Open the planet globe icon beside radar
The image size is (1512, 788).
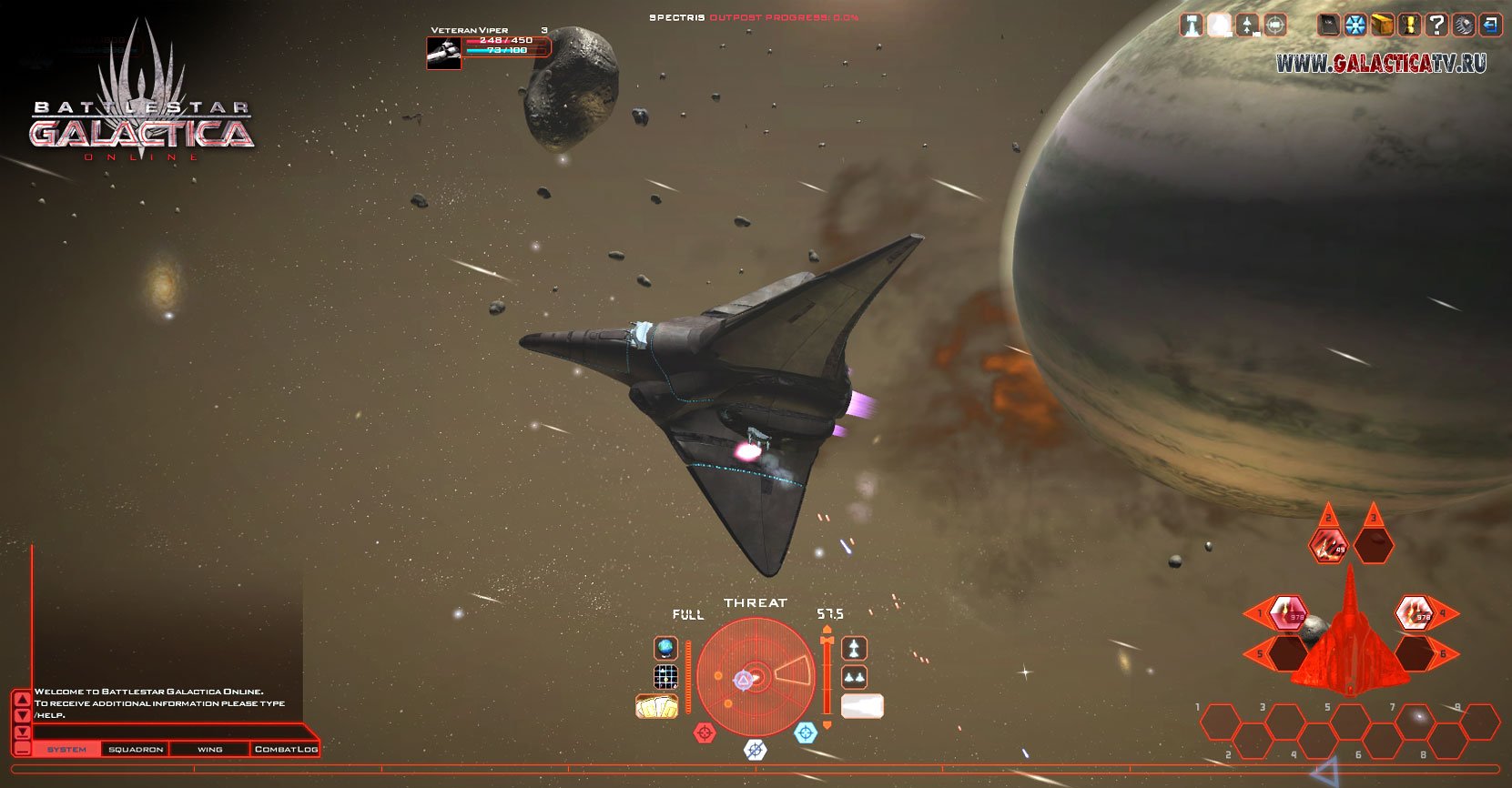coord(666,648)
